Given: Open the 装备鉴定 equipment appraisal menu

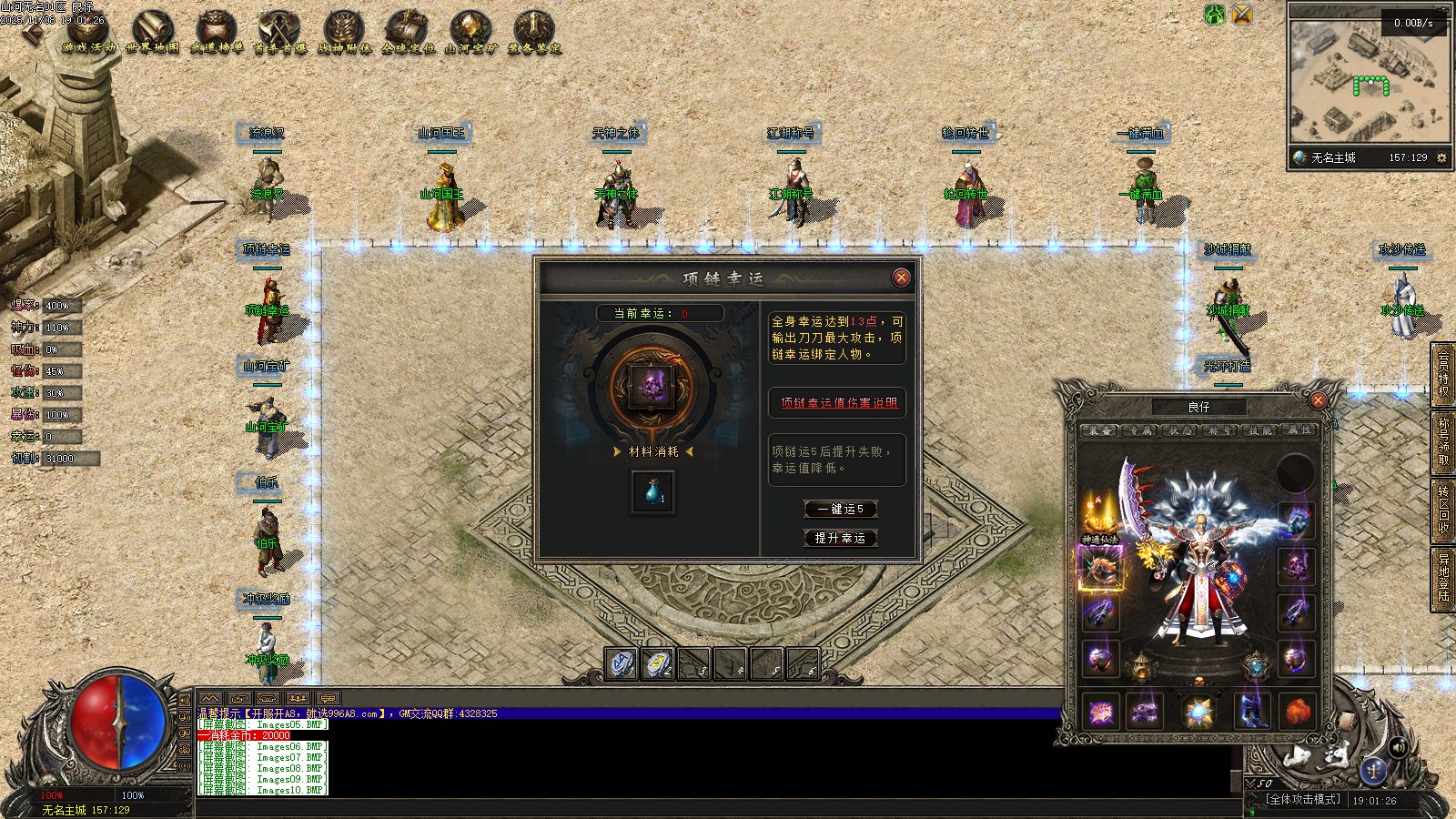Looking at the screenshot, I should tap(534, 32).
